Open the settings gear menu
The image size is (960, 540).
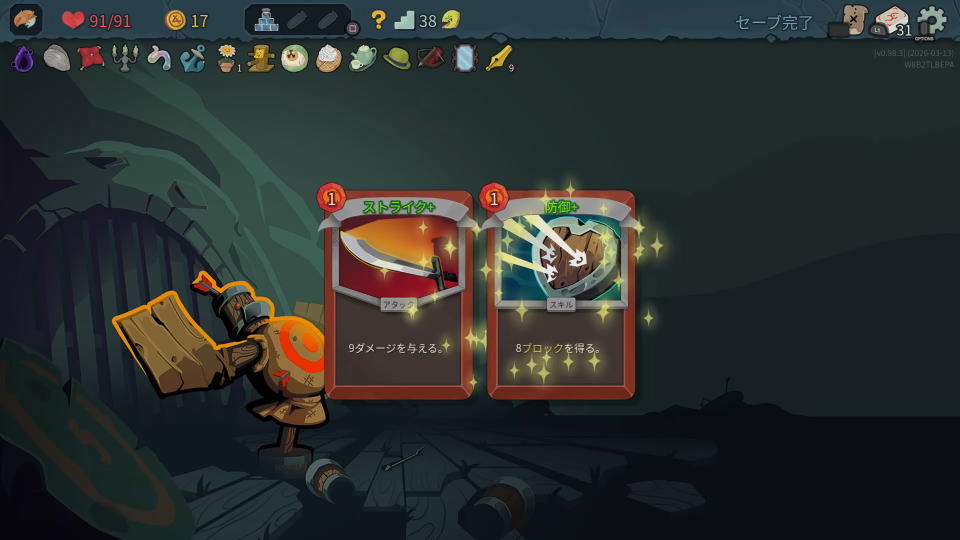pyautogui.click(x=931, y=21)
